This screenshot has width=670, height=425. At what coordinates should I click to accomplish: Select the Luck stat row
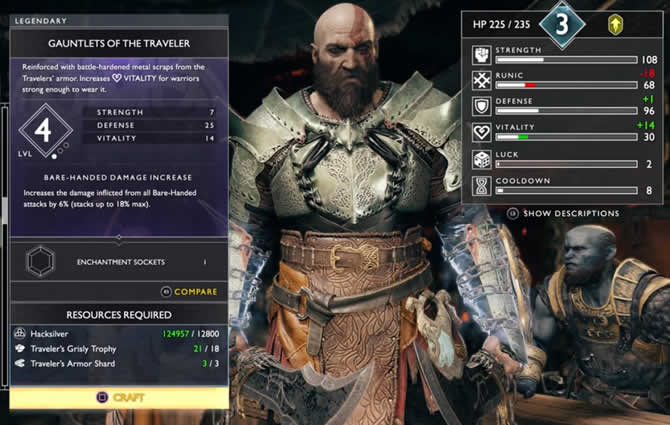(563, 159)
